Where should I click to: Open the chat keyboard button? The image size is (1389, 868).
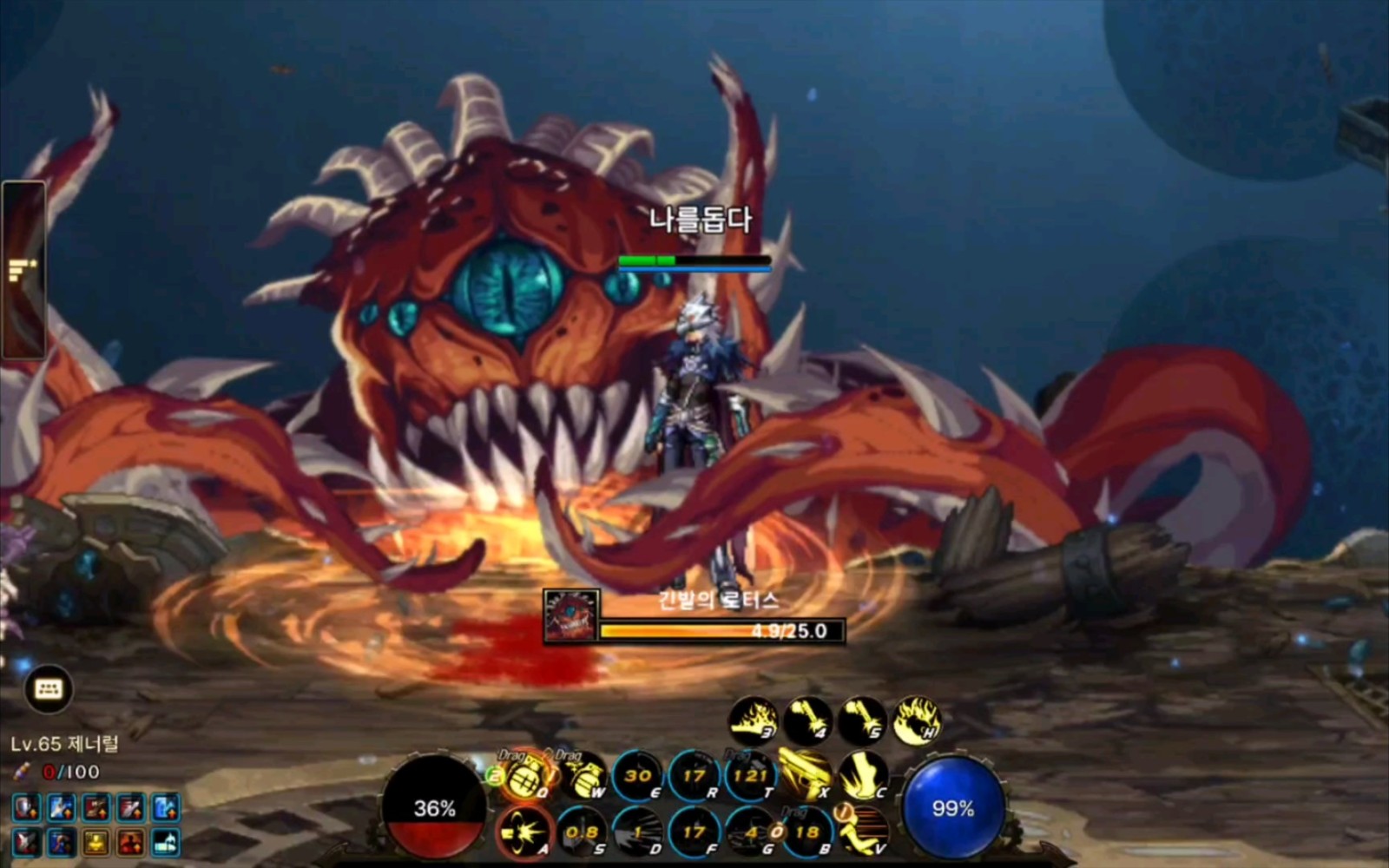(49, 689)
